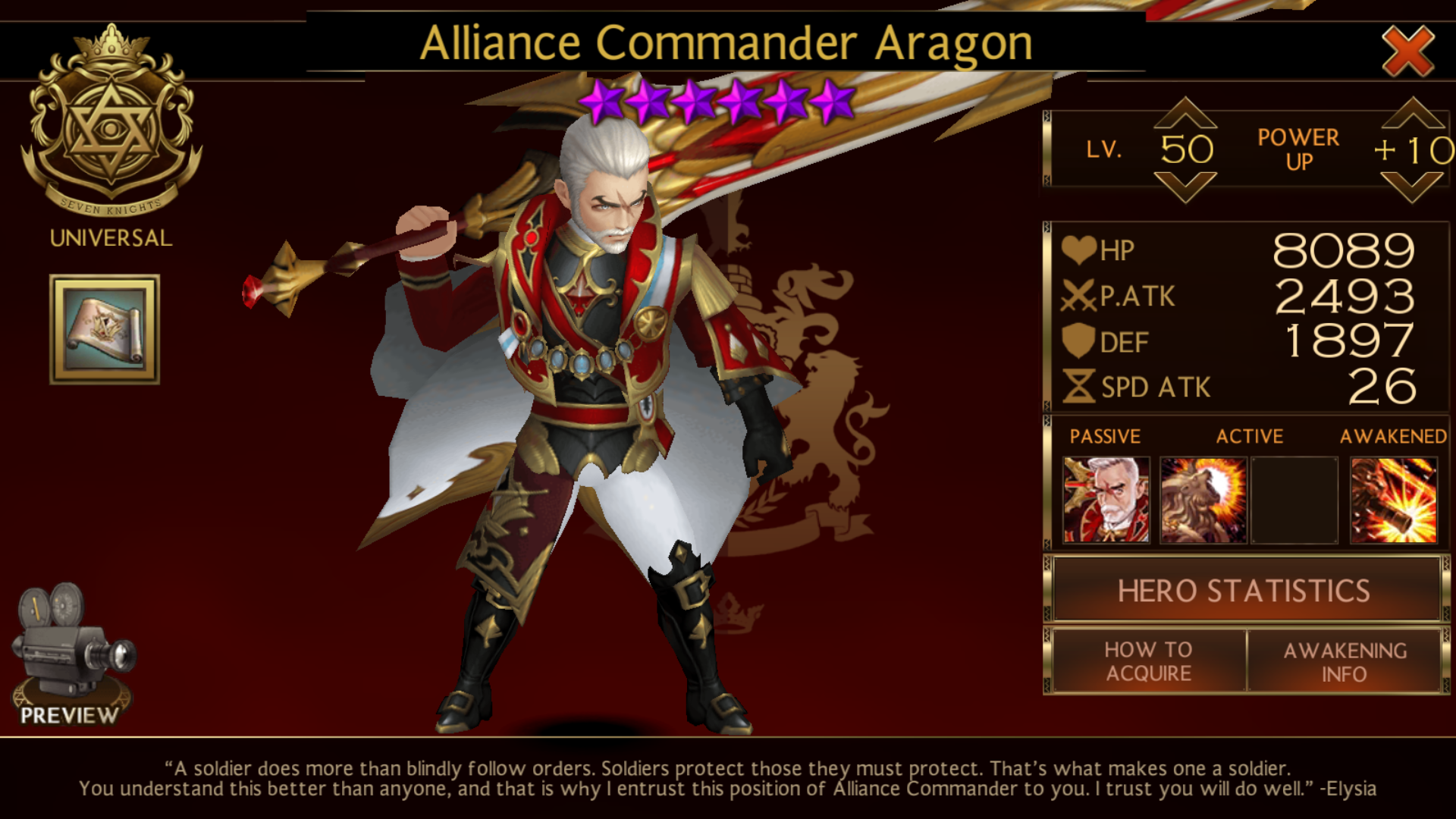This screenshot has height=819, width=1456.
Task: Open Awakening Info
Action: click(x=1345, y=661)
